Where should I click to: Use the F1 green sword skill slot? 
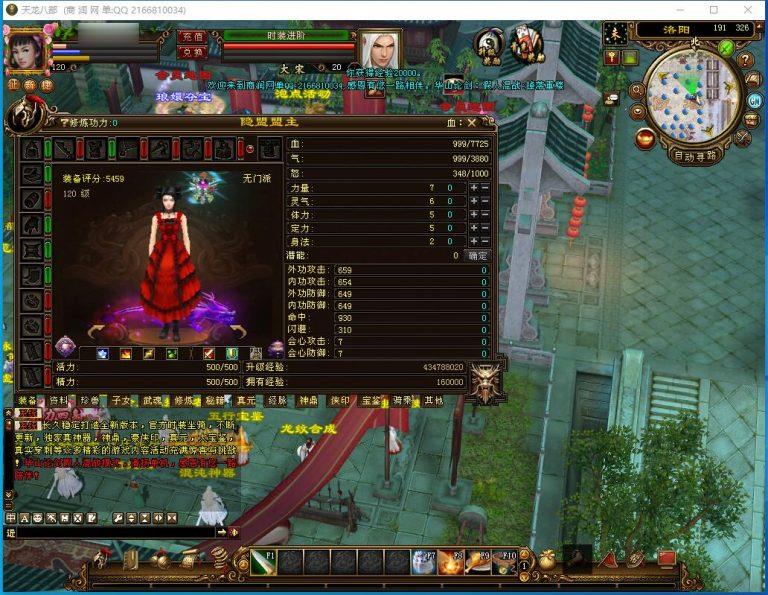[263, 561]
